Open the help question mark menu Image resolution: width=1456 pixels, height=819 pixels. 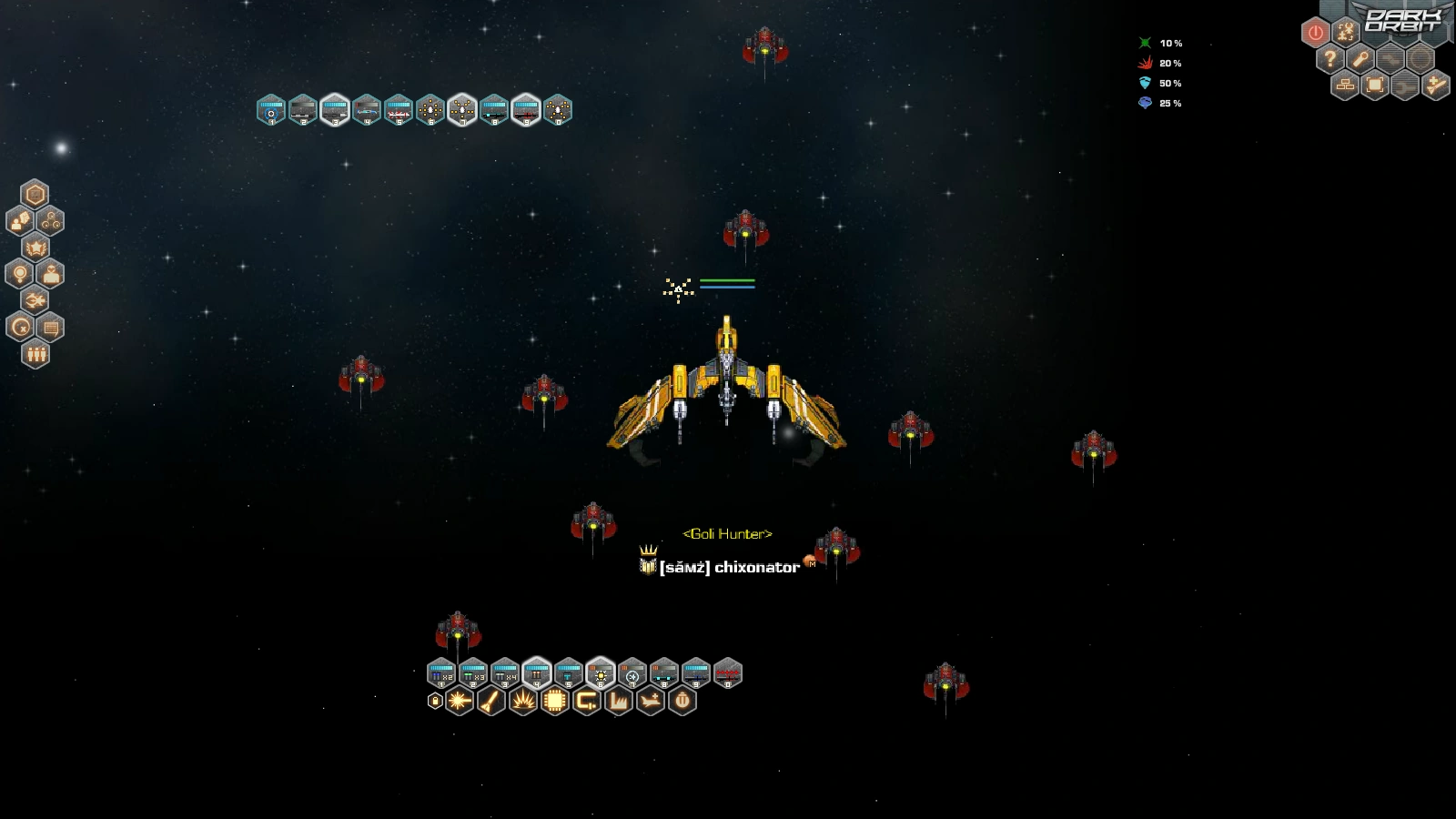click(1330, 60)
